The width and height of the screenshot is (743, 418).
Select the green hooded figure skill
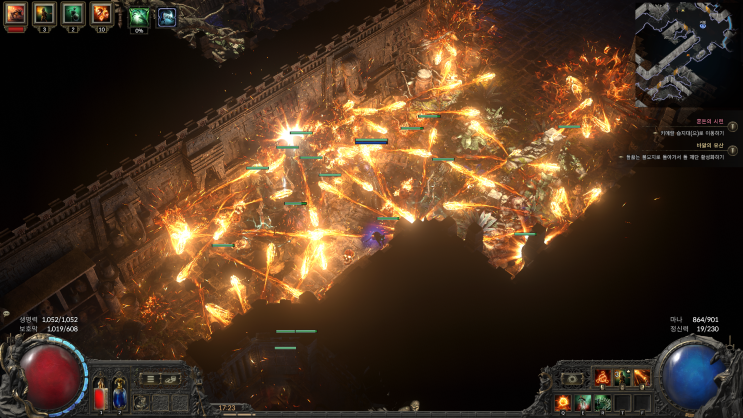[x=583, y=402]
